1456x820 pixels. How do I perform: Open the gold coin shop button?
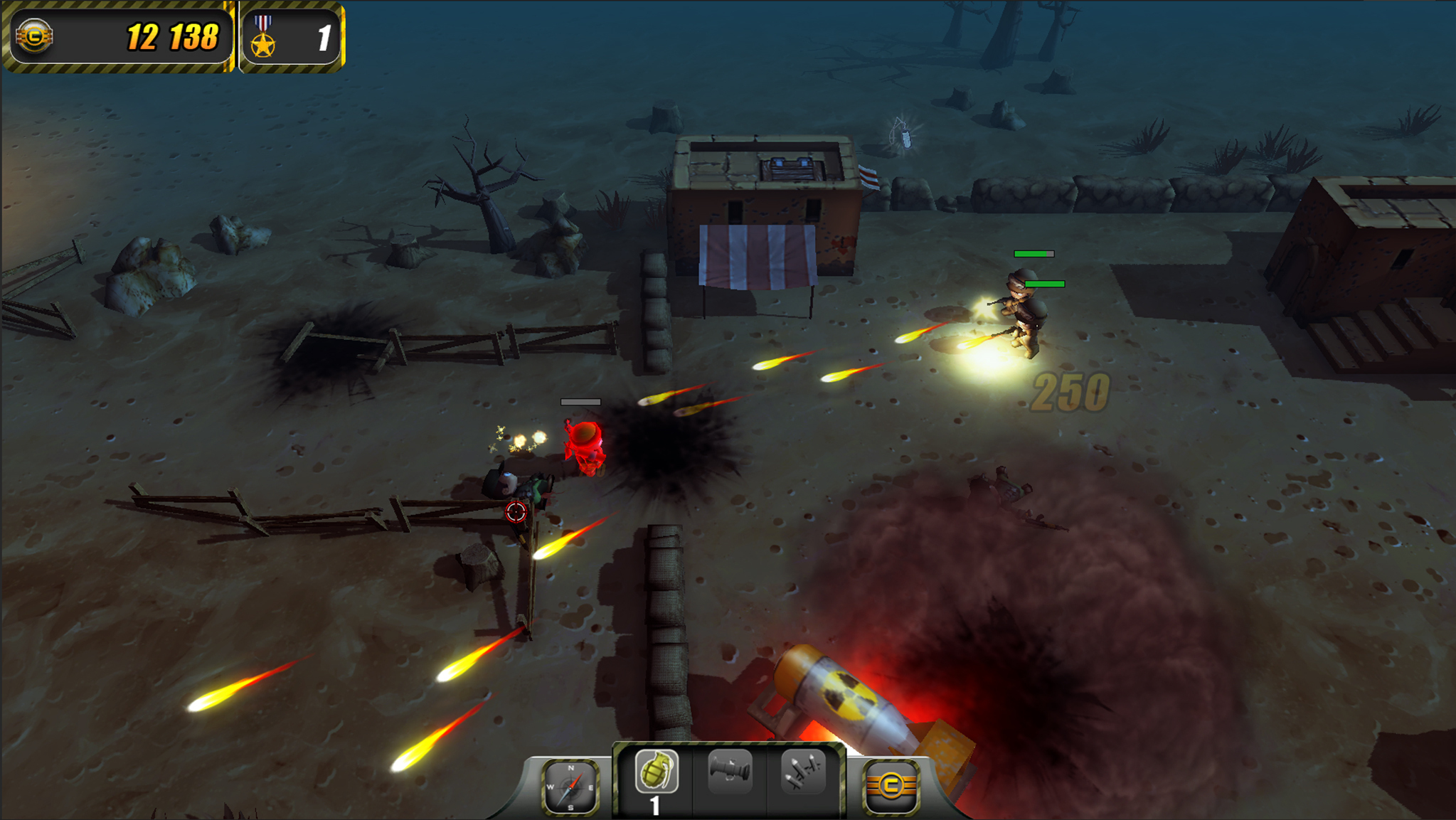pos(891,786)
